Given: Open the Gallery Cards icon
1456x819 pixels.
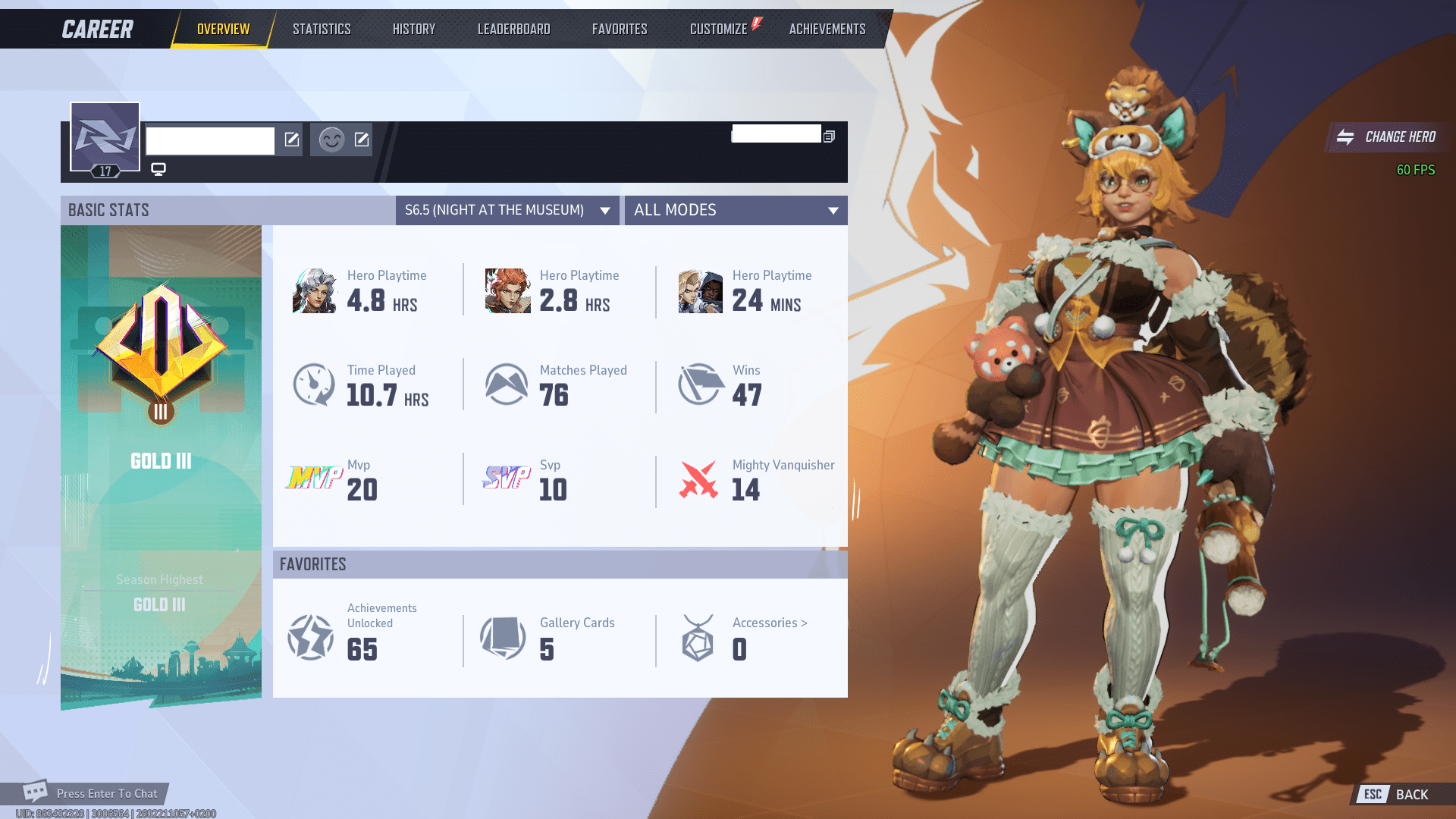Looking at the screenshot, I should click(503, 638).
